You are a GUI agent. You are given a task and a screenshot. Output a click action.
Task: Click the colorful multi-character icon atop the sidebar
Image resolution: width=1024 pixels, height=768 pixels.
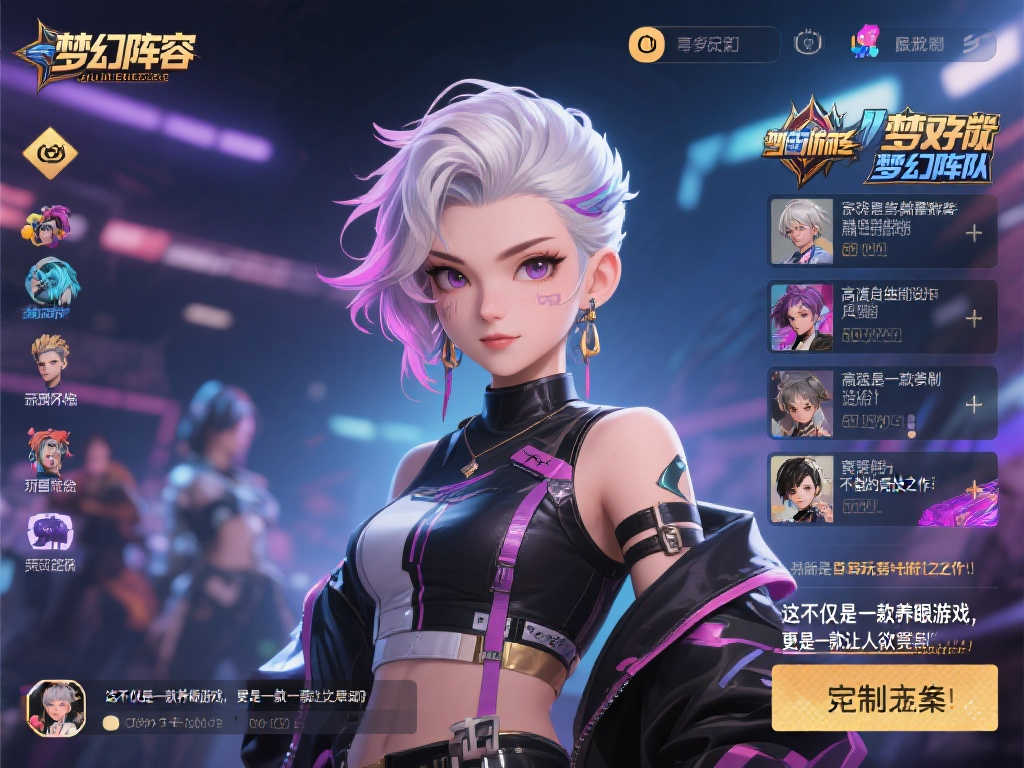[46, 224]
